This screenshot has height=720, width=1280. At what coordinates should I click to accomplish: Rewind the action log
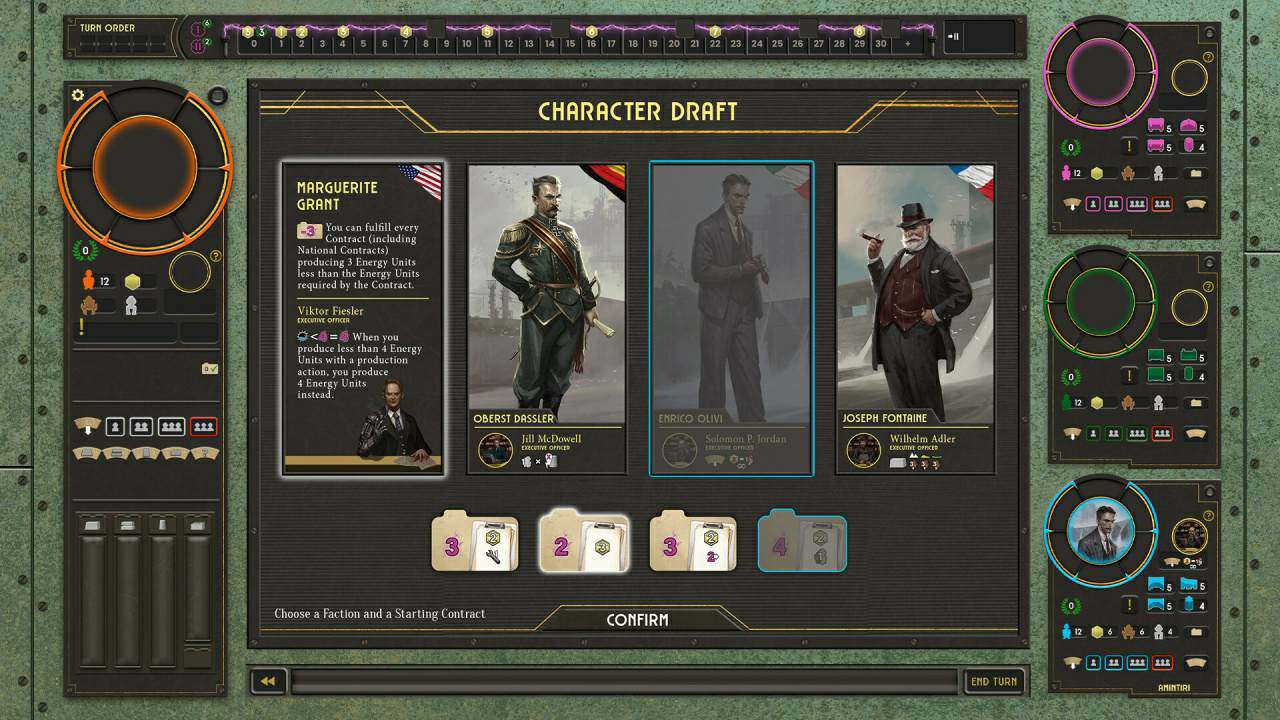(268, 681)
